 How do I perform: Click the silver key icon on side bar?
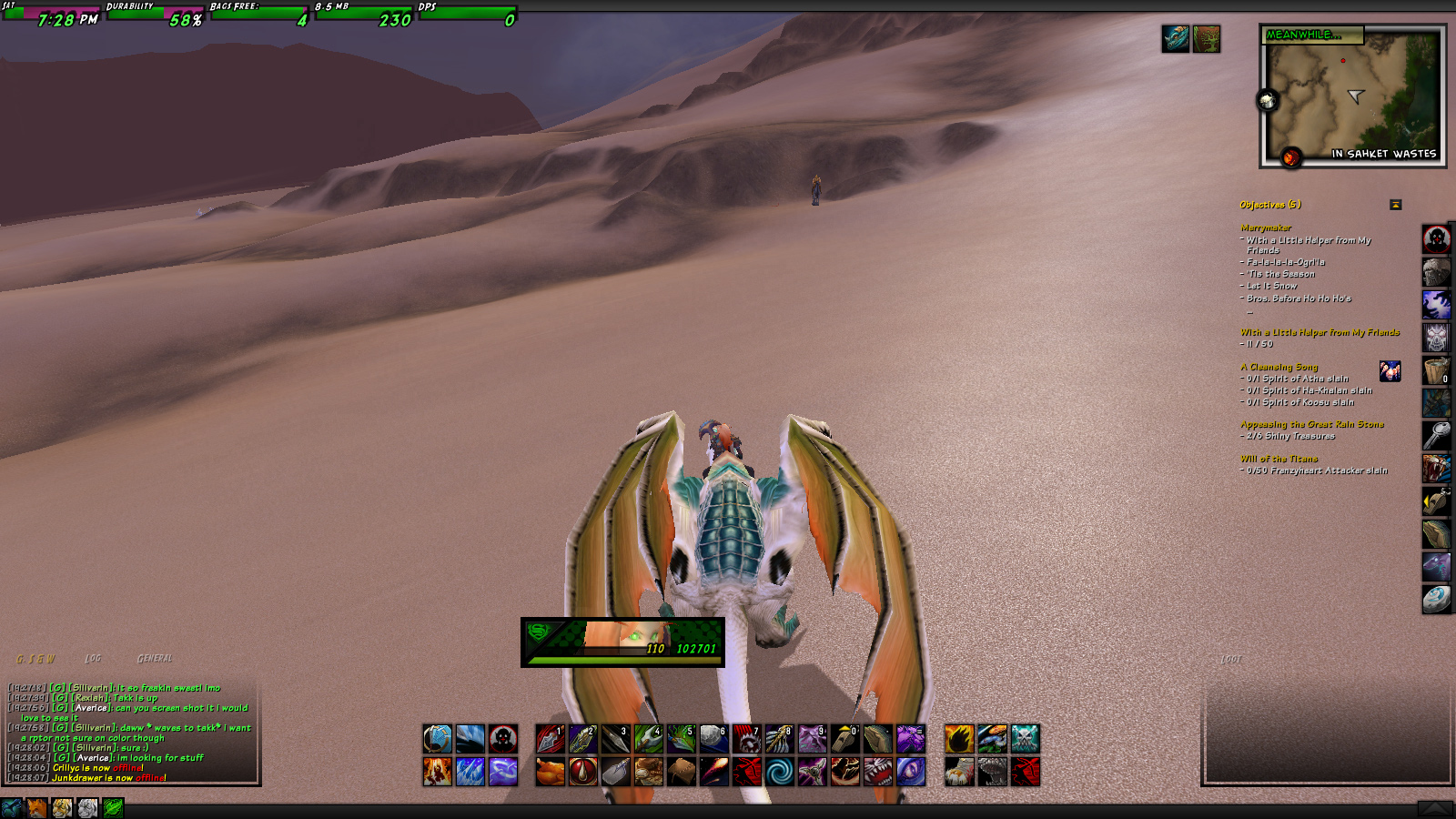click(x=1436, y=436)
